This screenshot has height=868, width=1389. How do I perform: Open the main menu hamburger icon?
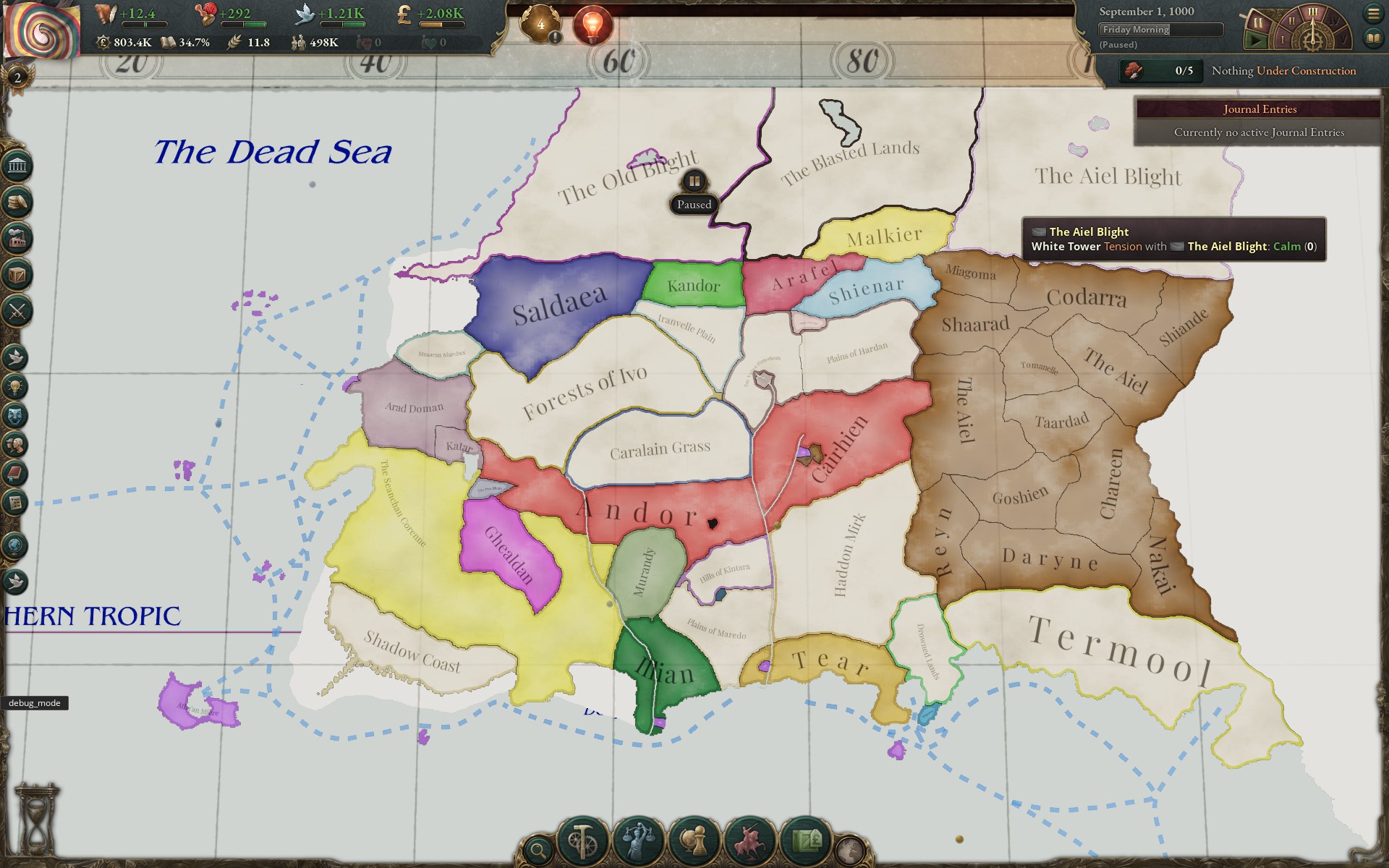[1374, 12]
